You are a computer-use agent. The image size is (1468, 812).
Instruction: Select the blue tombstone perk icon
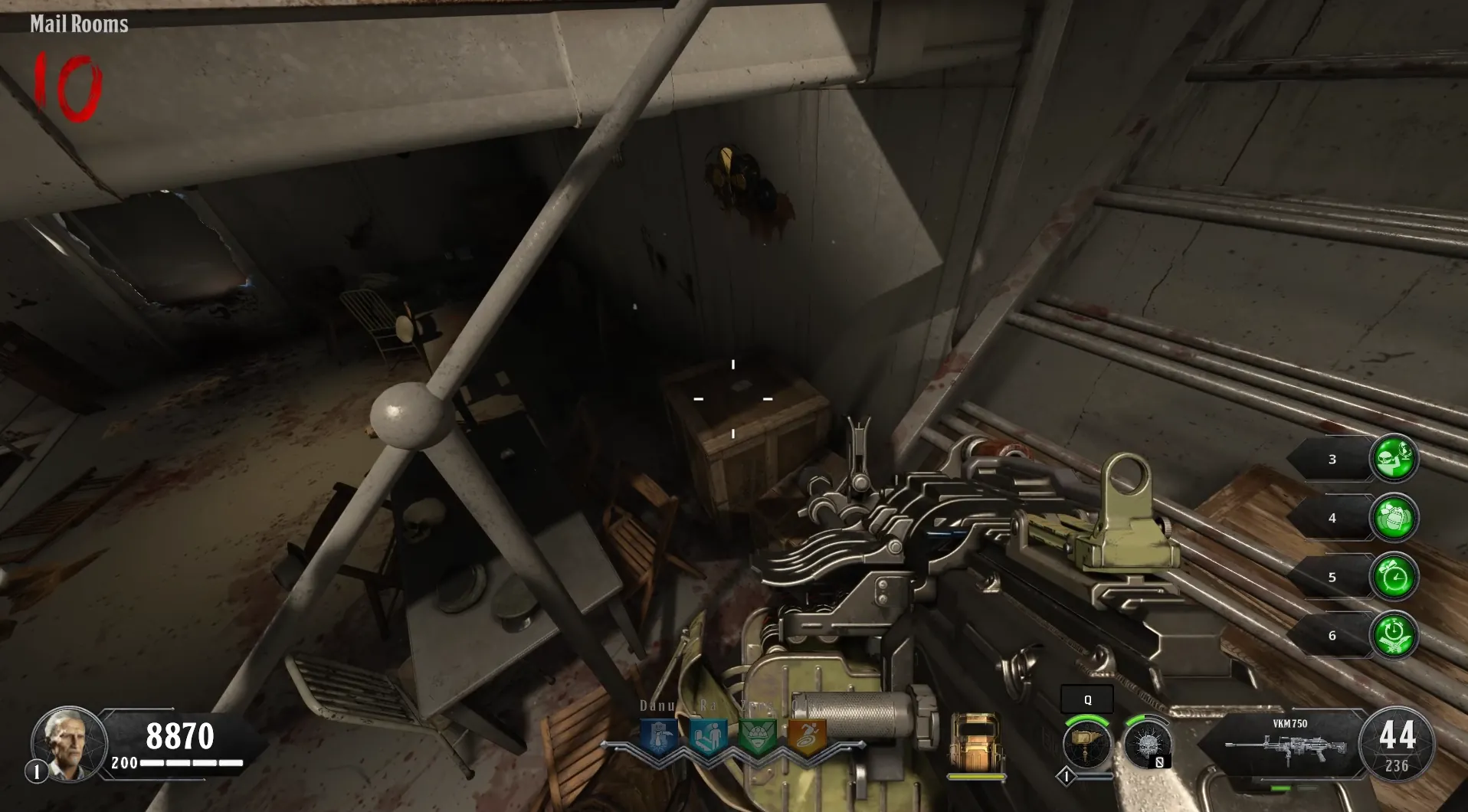(x=658, y=737)
